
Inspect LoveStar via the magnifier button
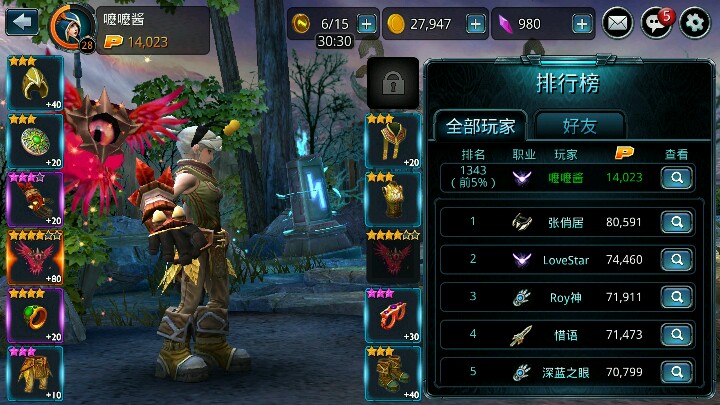(x=677, y=260)
